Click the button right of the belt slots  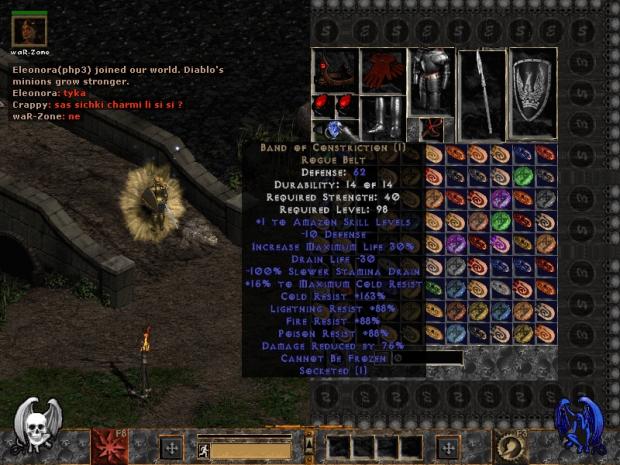pyautogui.click(x=447, y=447)
